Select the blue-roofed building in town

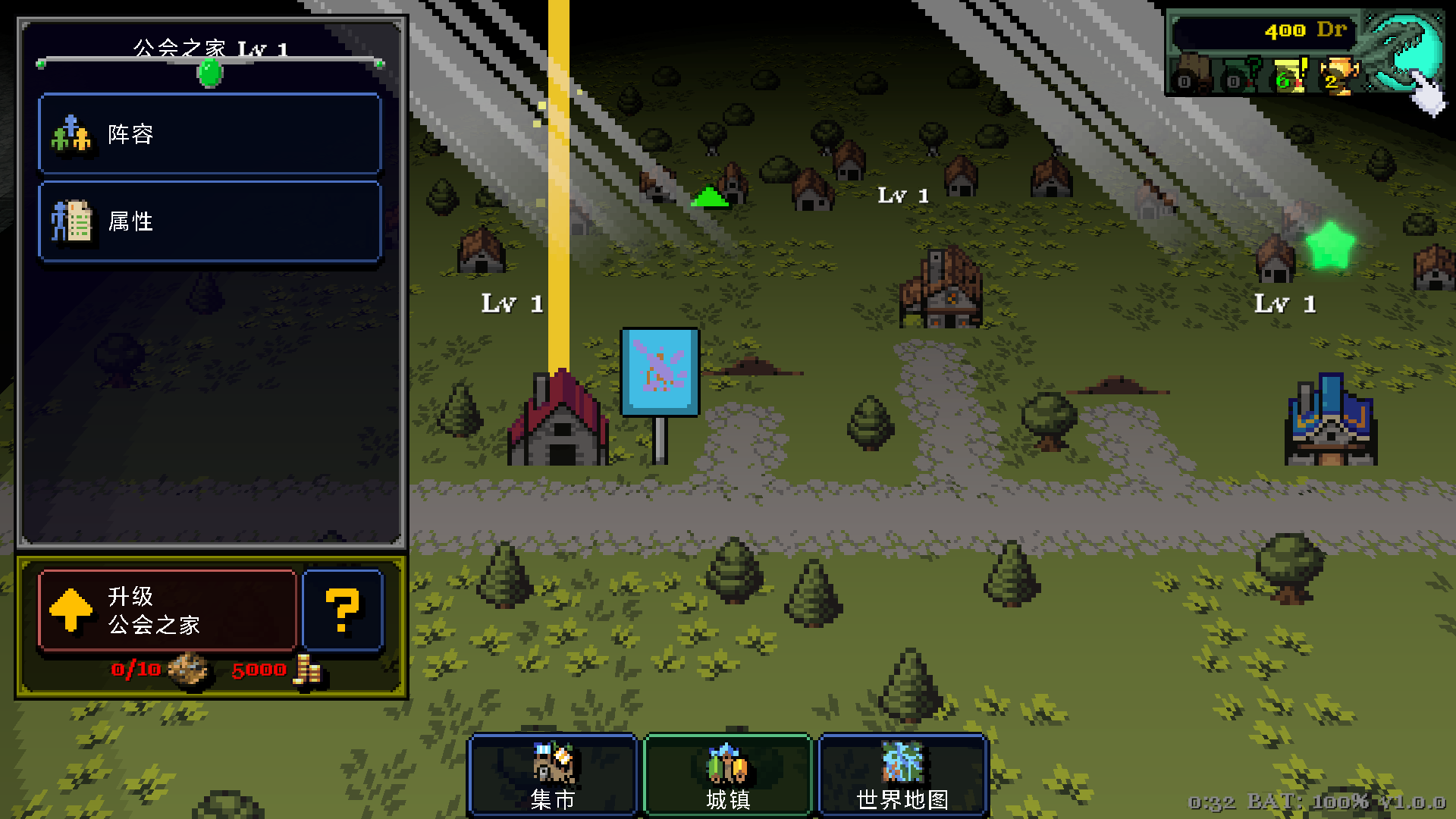click(1331, 420)
